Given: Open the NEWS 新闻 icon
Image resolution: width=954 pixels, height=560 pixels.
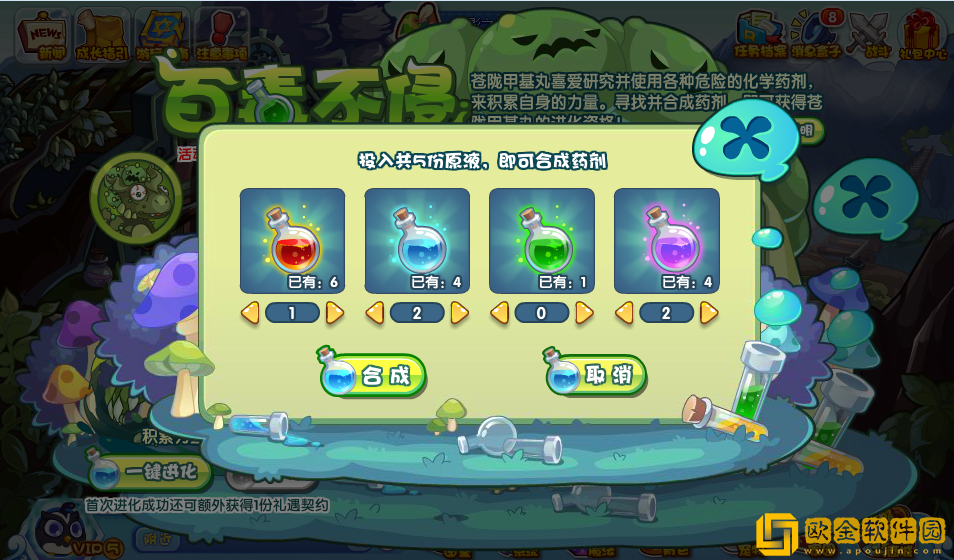Looking at the screenshot, I should tap(45, 35).
